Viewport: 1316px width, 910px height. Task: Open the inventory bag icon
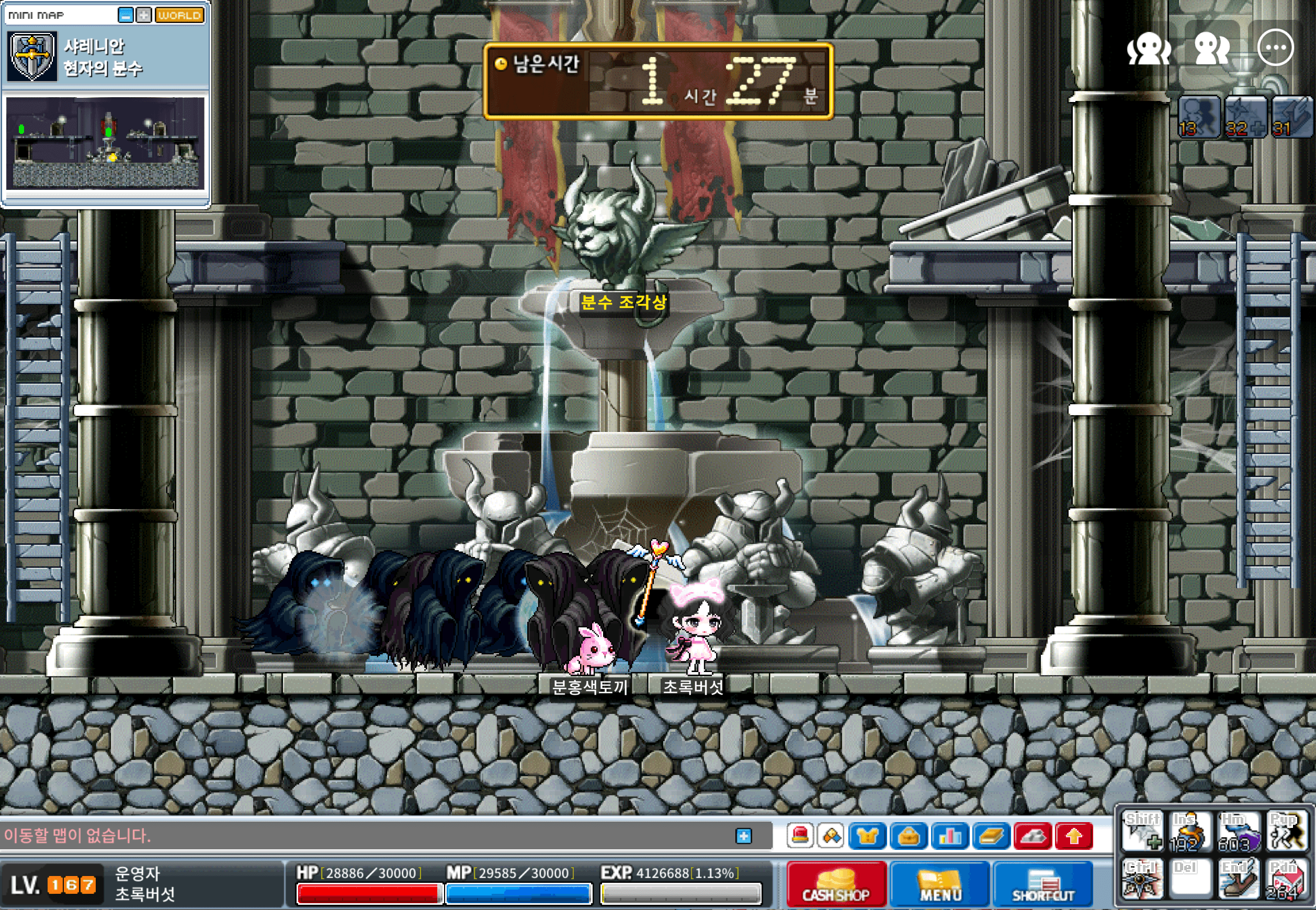(909, 836)
